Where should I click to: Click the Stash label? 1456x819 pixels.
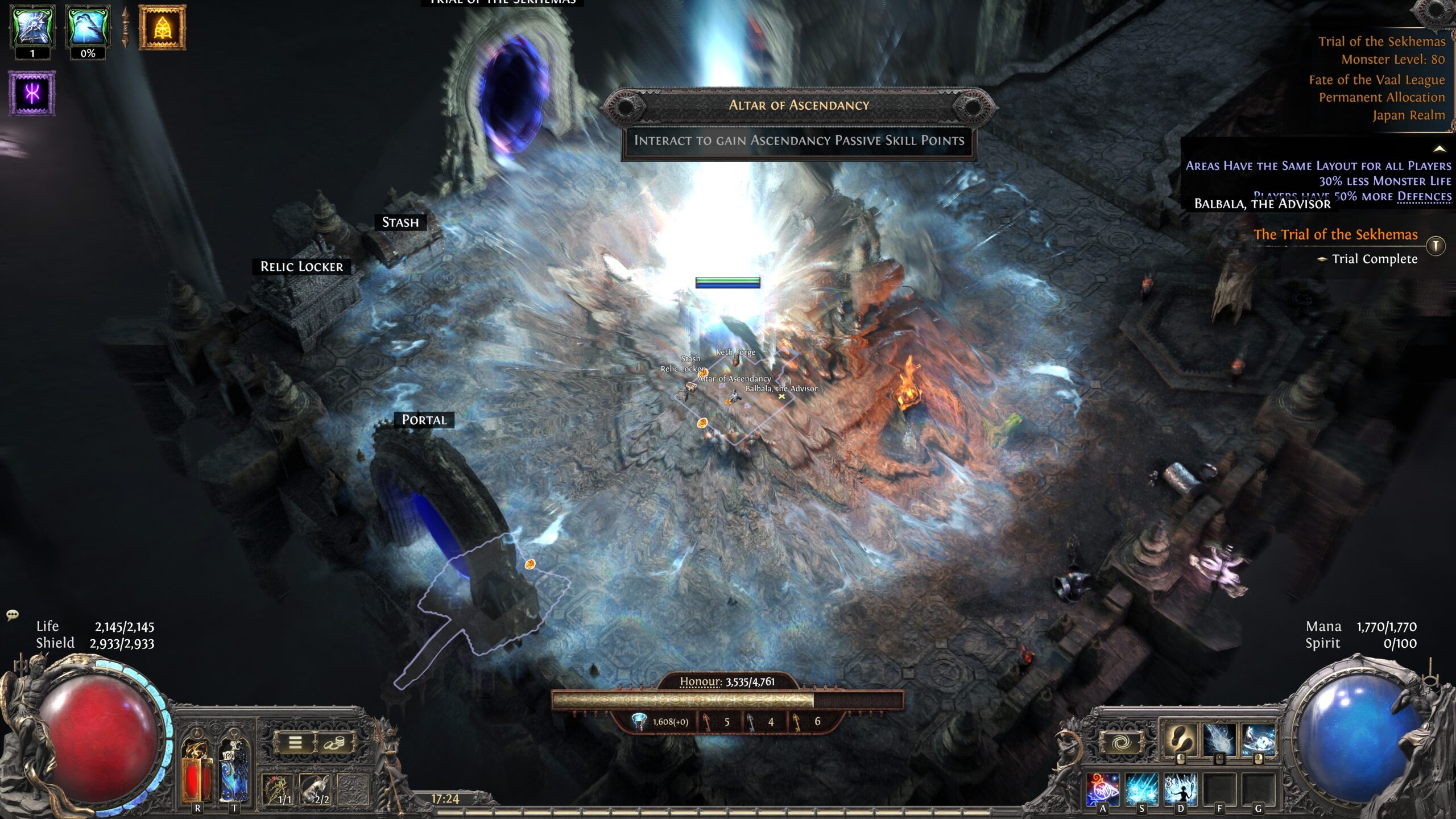[400, 222]
